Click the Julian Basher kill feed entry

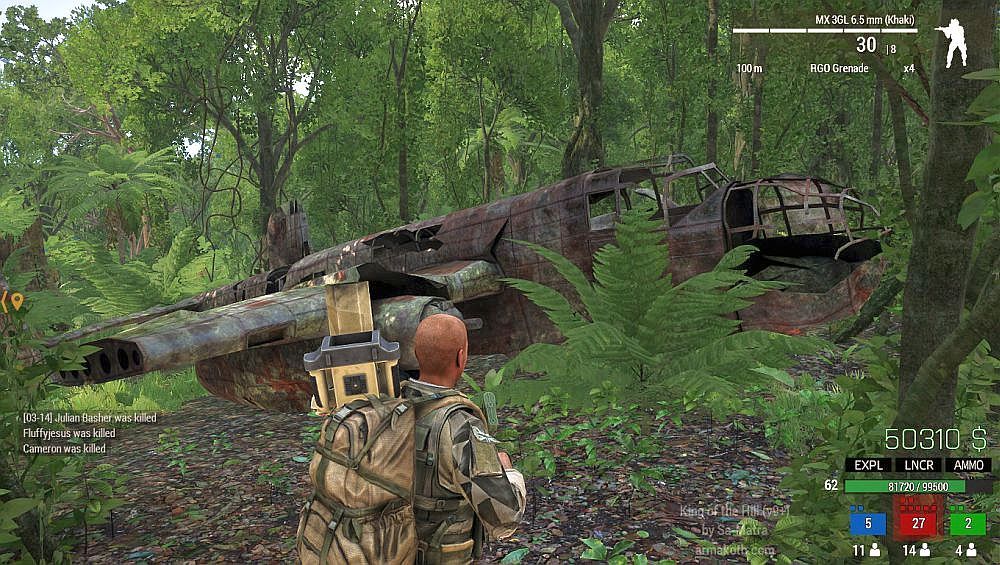pyautogui.click(x=89, y=418)
